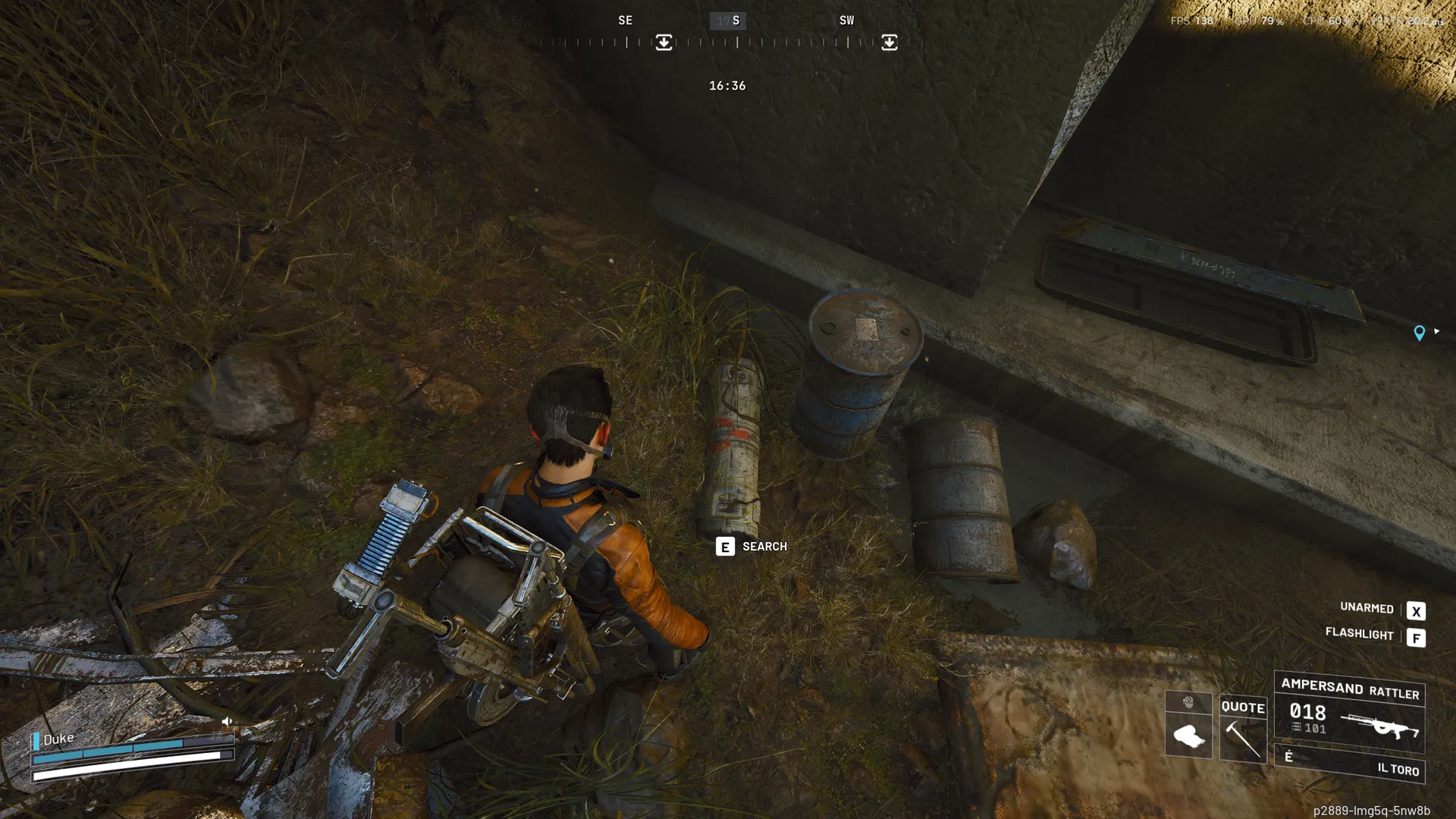1456x819 pixels.
Task: Select the Quote pickaxe tool slot
Action: coord(1242,728)
